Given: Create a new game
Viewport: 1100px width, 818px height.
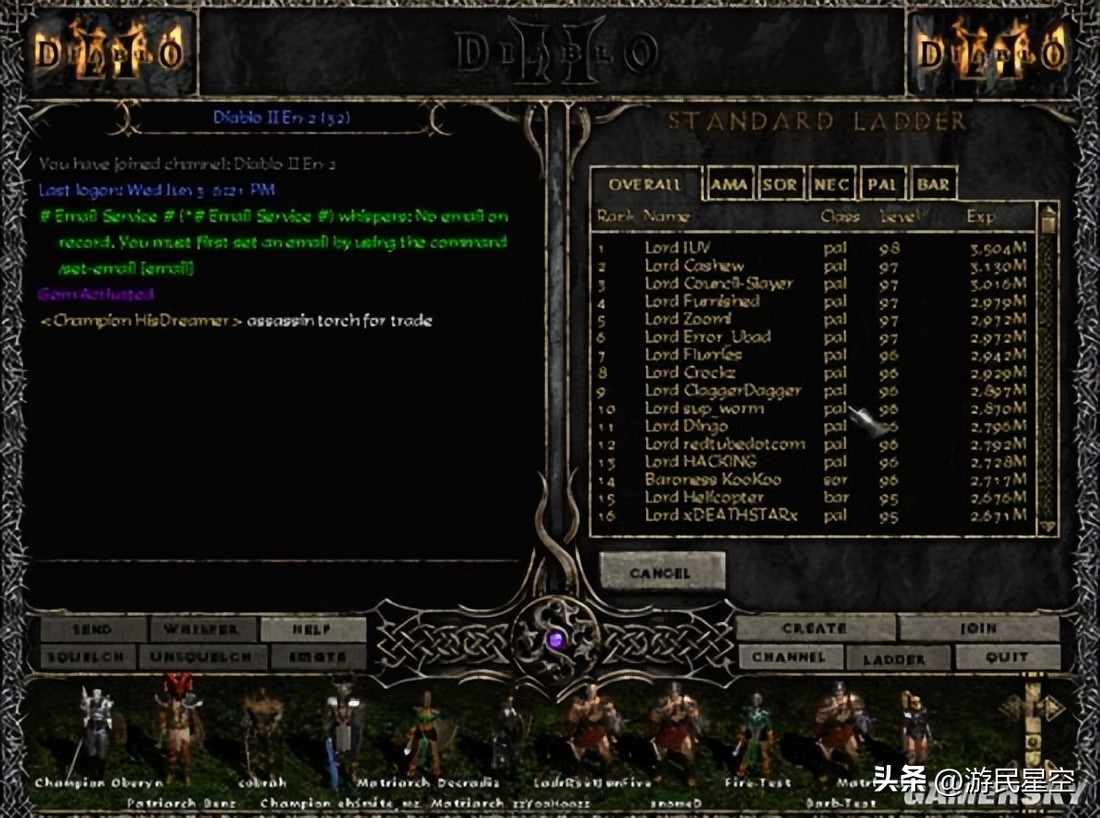Looking at the screenshot, I should pos(815,629).
